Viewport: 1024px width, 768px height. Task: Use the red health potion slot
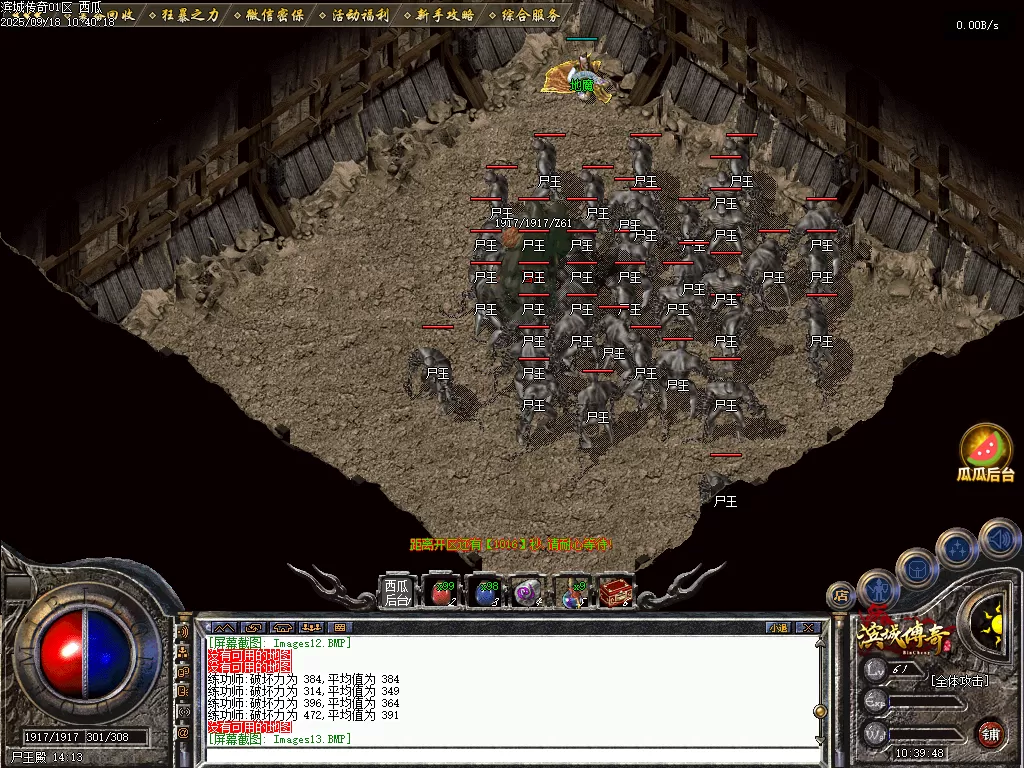tap(441, 593)
